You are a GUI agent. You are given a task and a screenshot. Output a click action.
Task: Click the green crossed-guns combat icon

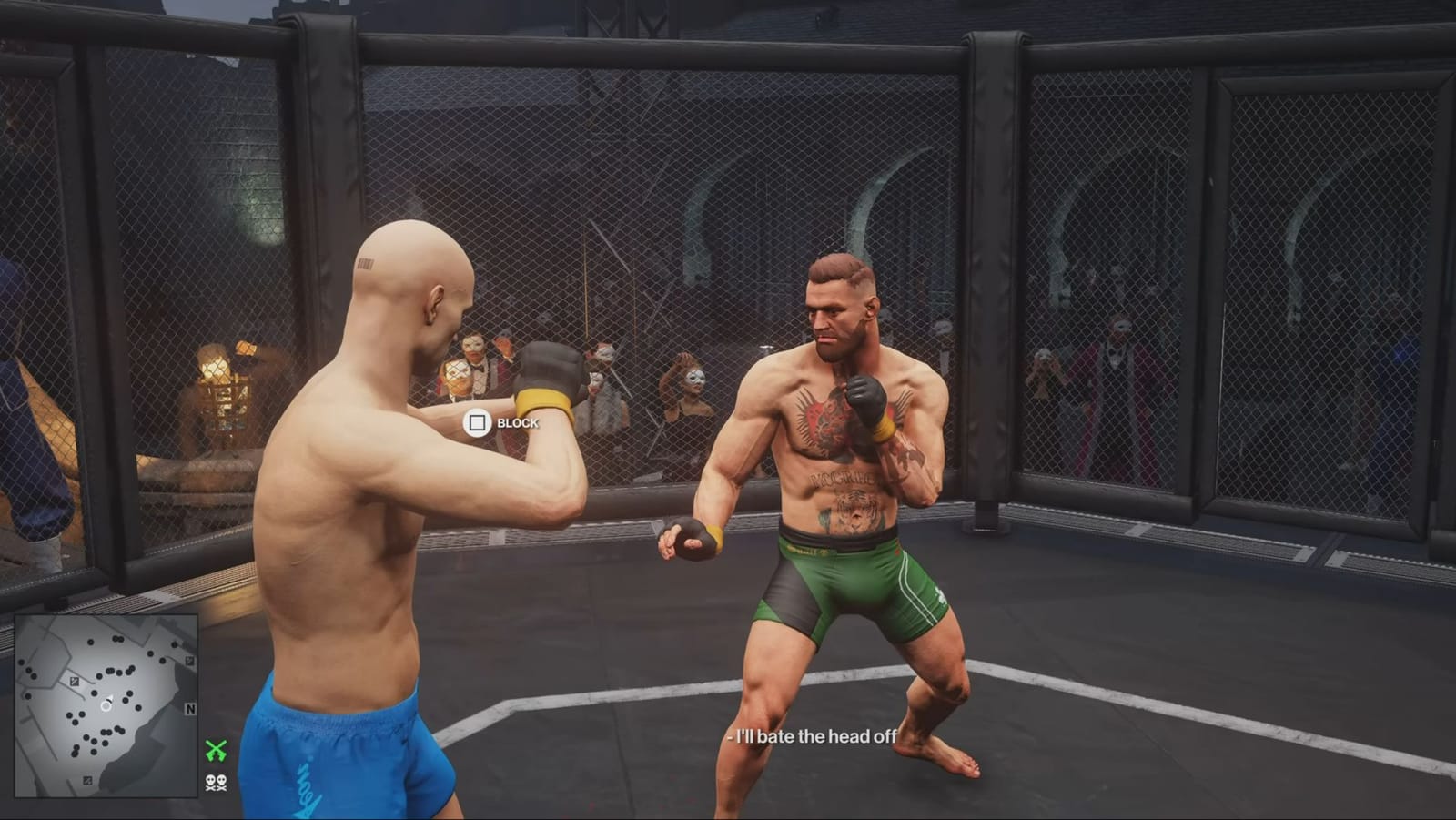pyautogui.click(x=217, y=750)
